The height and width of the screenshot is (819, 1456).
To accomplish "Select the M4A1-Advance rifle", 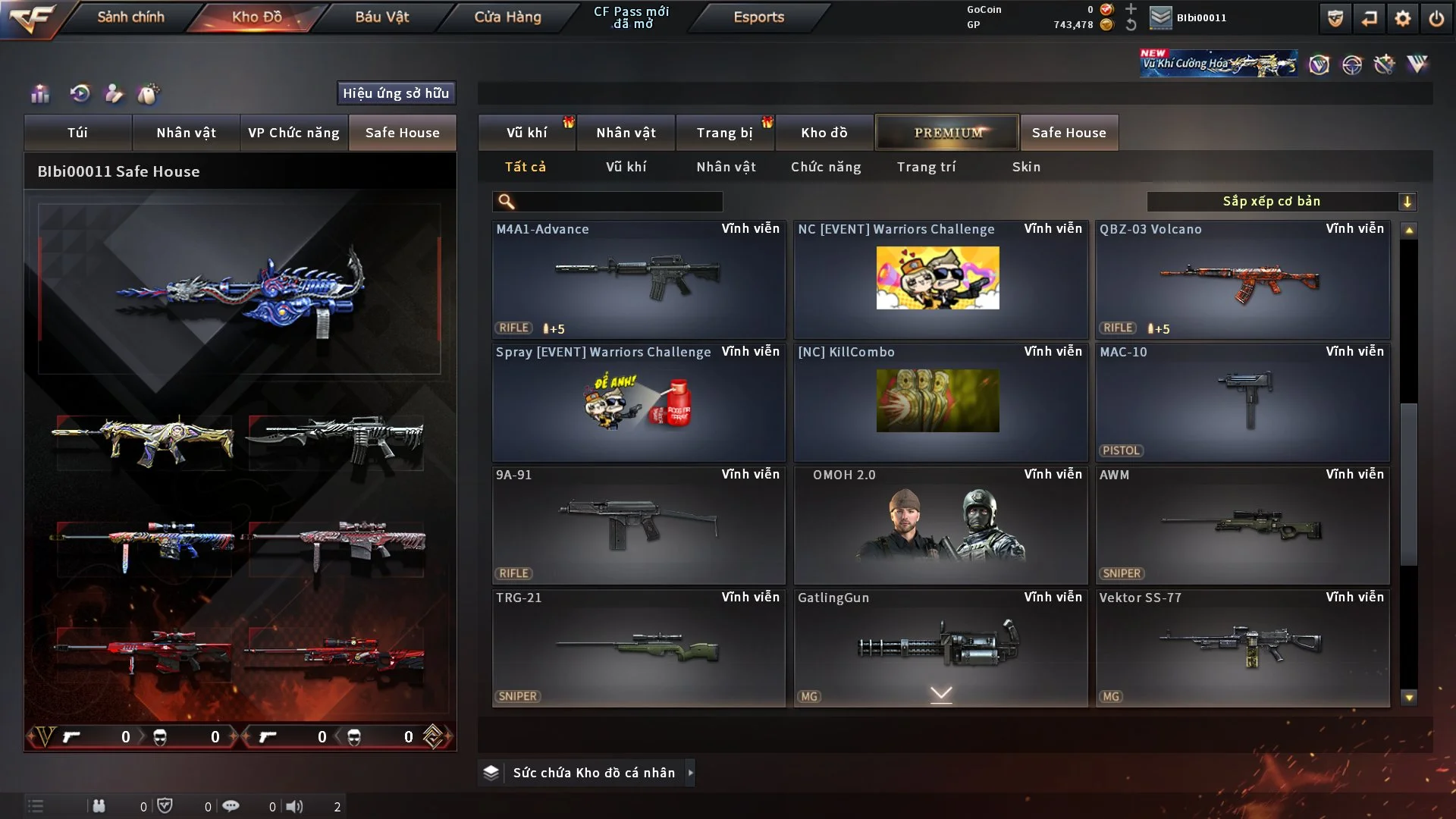I will (638, 280).
